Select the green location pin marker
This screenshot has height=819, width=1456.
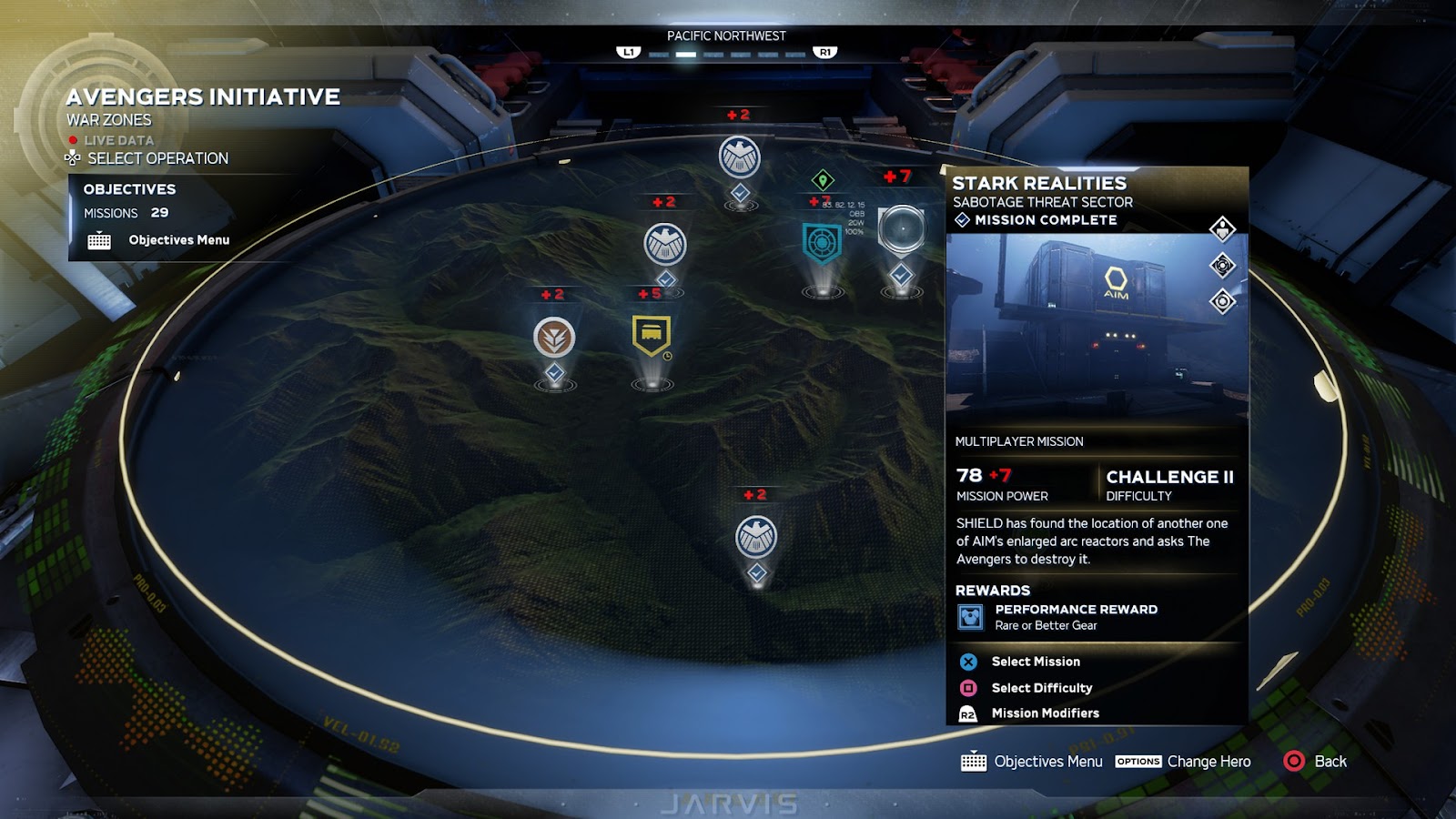pyautogui.click(x=823, y=180)
